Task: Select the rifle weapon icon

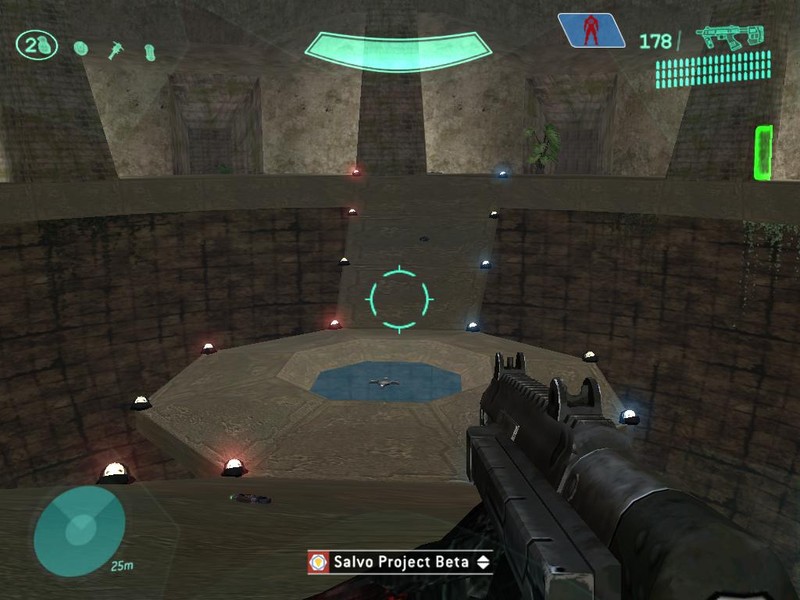Action: click(x=730, y=38)
